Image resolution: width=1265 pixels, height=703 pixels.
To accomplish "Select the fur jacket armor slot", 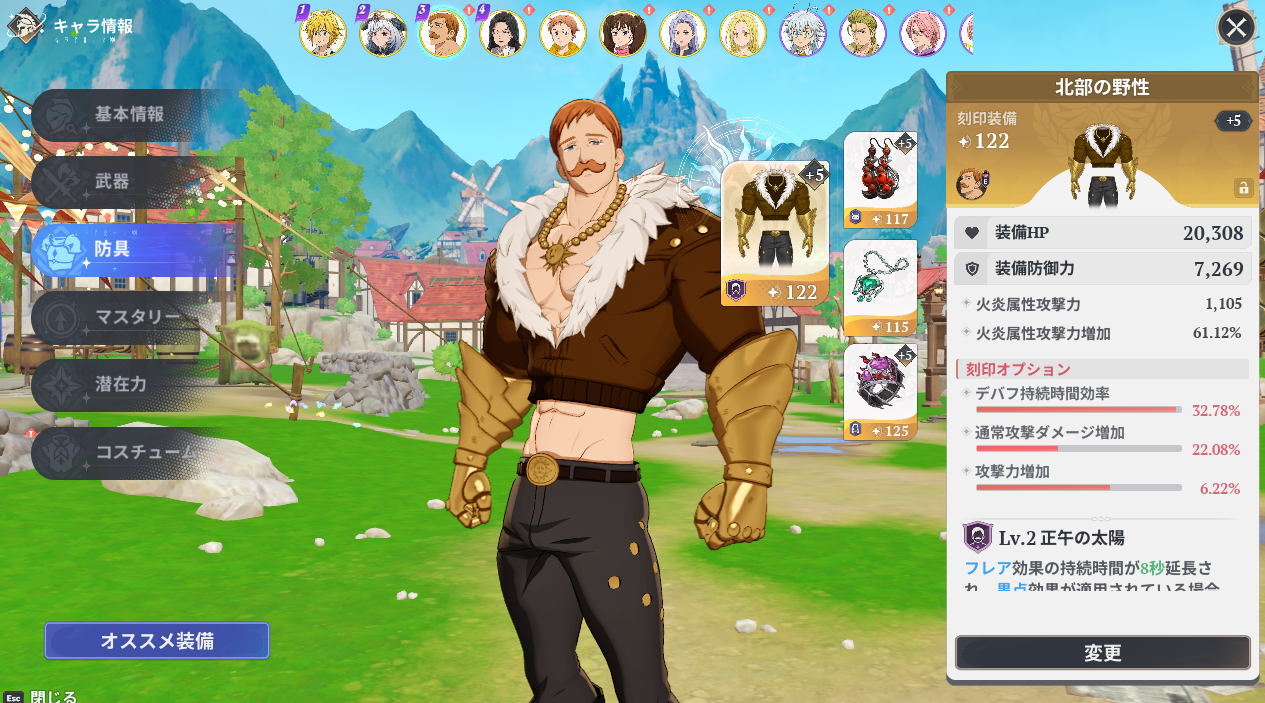I will coord(775,232).
